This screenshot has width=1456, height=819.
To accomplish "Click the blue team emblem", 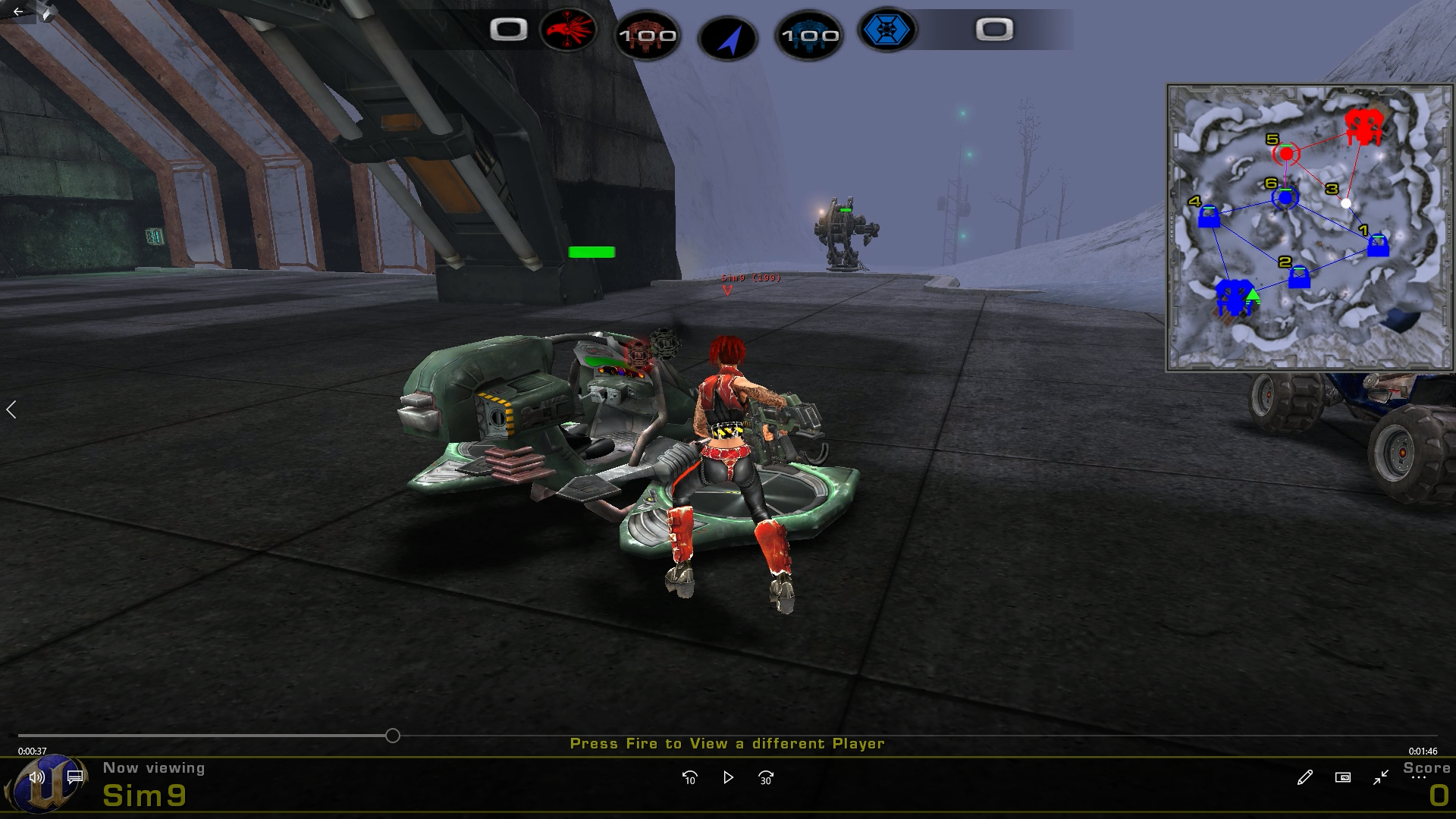I will (x=886, y=30).
